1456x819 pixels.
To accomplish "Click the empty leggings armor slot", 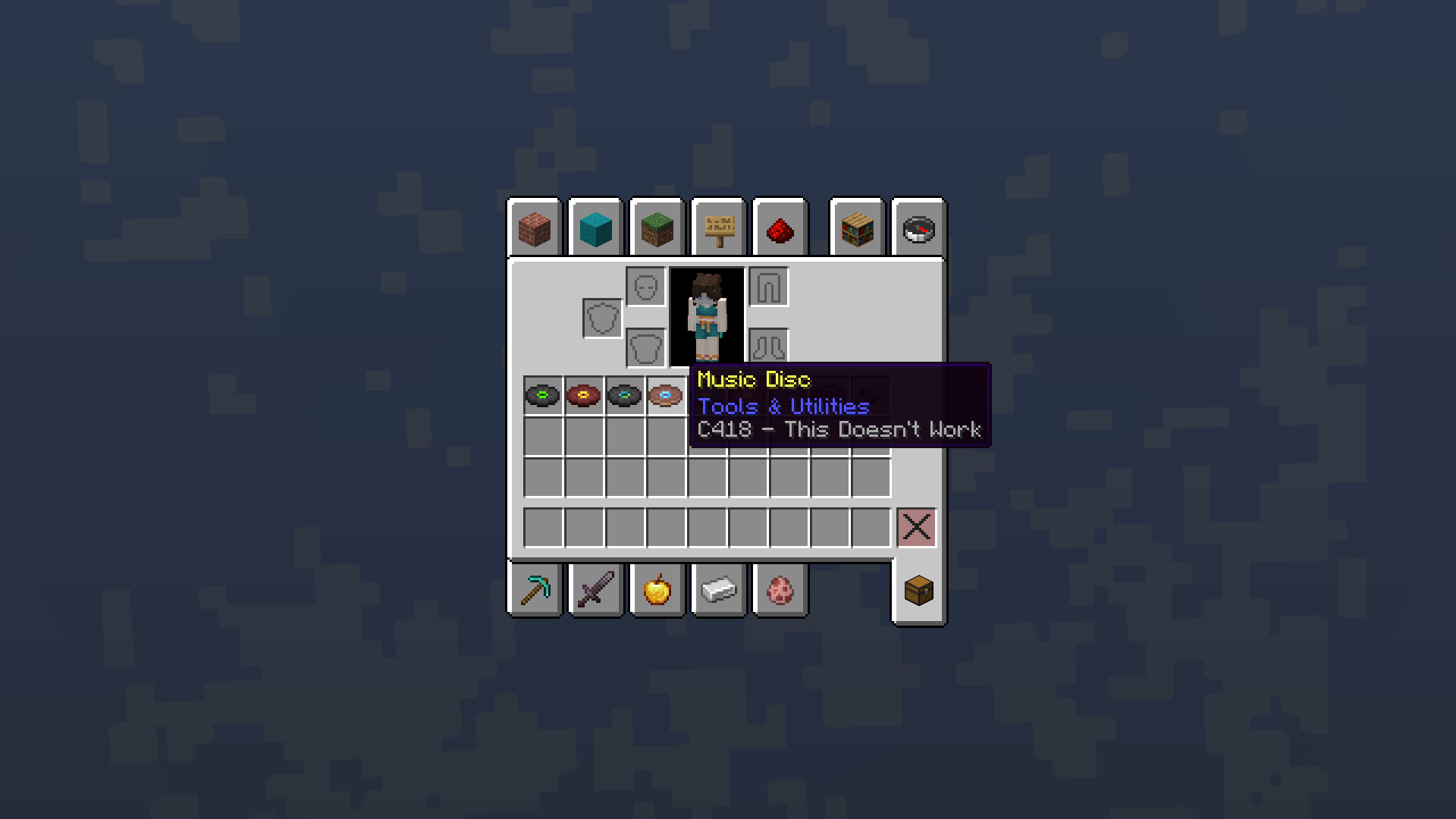I will click(x=767, y=288).
